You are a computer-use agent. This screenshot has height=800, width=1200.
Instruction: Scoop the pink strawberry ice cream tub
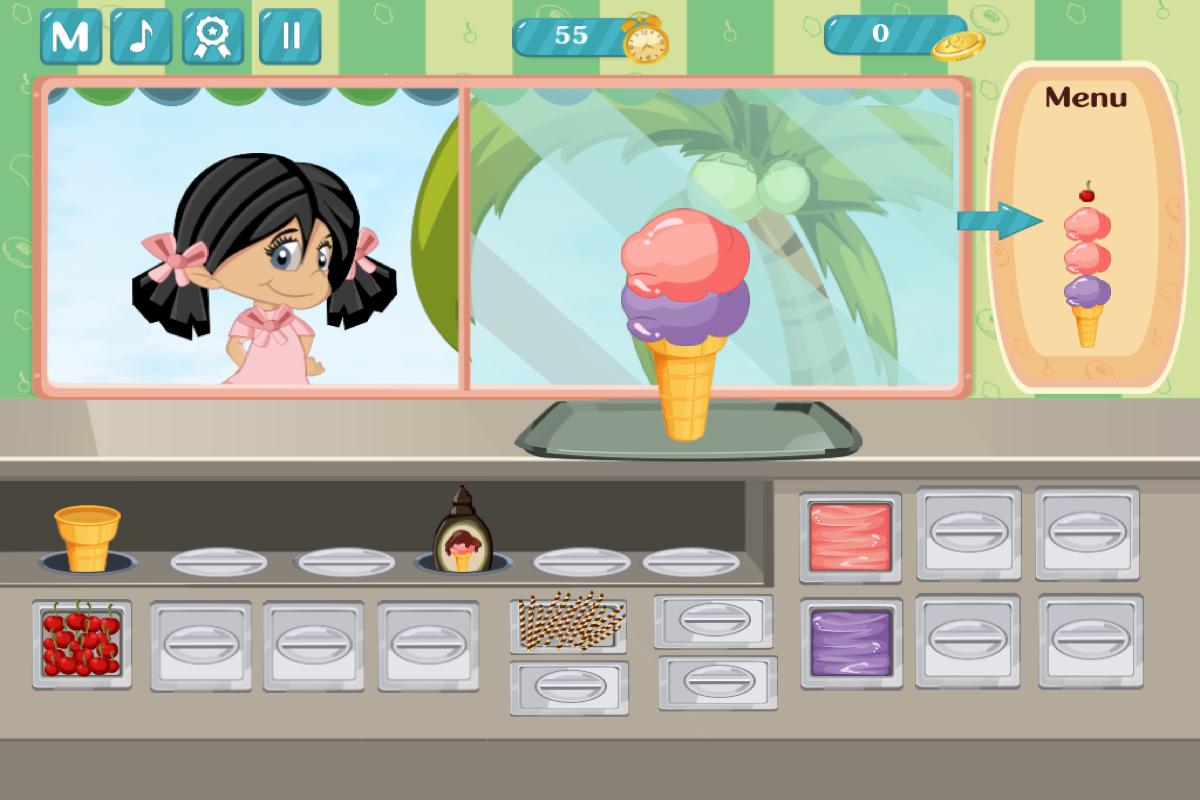850,536
